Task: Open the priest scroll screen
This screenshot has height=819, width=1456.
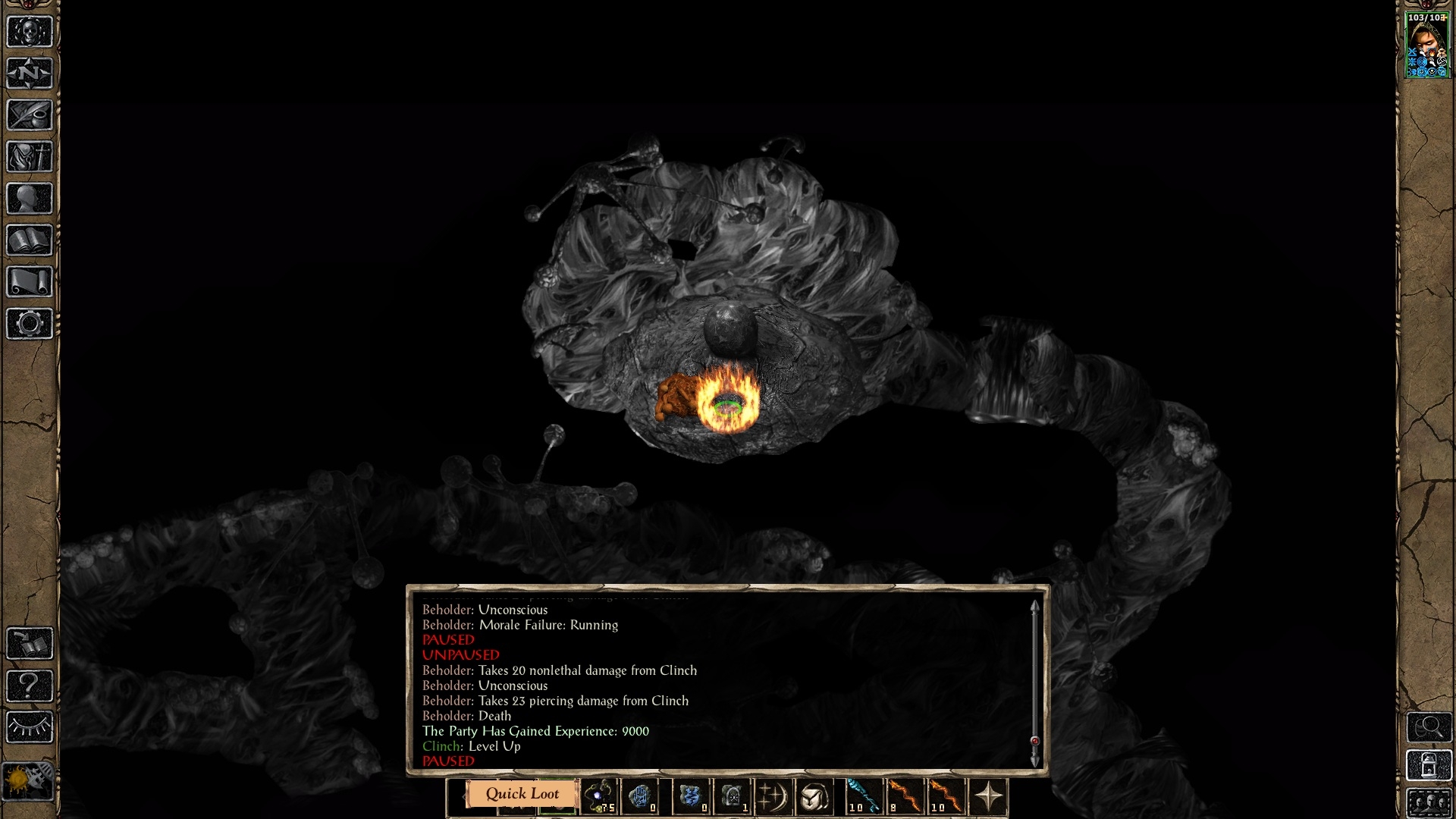Action: (x=30, y=282)
